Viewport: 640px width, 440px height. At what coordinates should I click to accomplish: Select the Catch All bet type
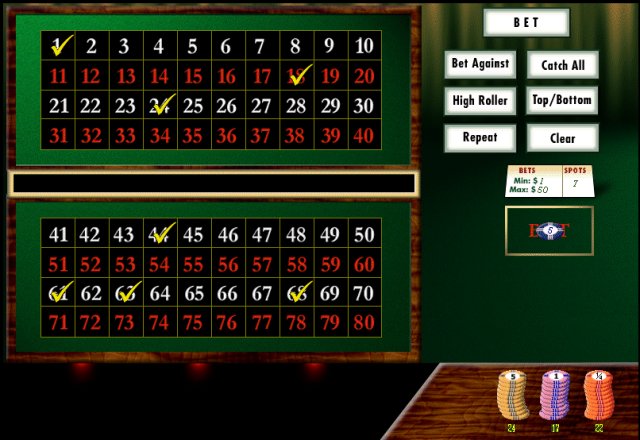tap(563, 65)
